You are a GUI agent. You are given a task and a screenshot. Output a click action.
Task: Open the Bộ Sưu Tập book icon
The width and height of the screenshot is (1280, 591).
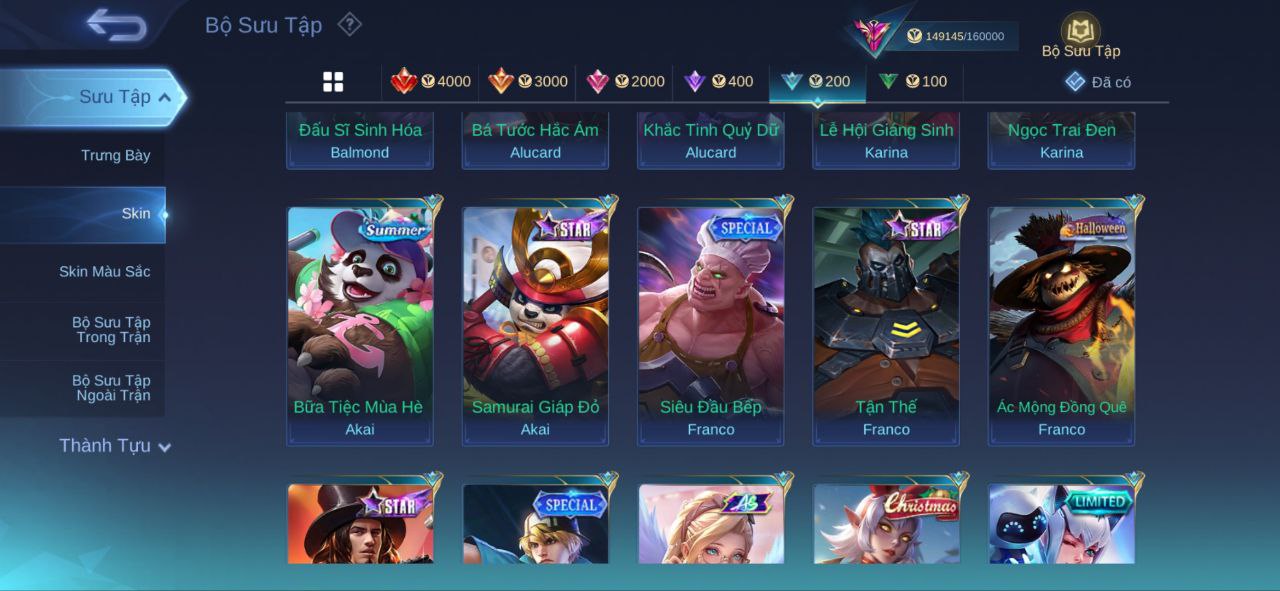(x=1080, y=35)
